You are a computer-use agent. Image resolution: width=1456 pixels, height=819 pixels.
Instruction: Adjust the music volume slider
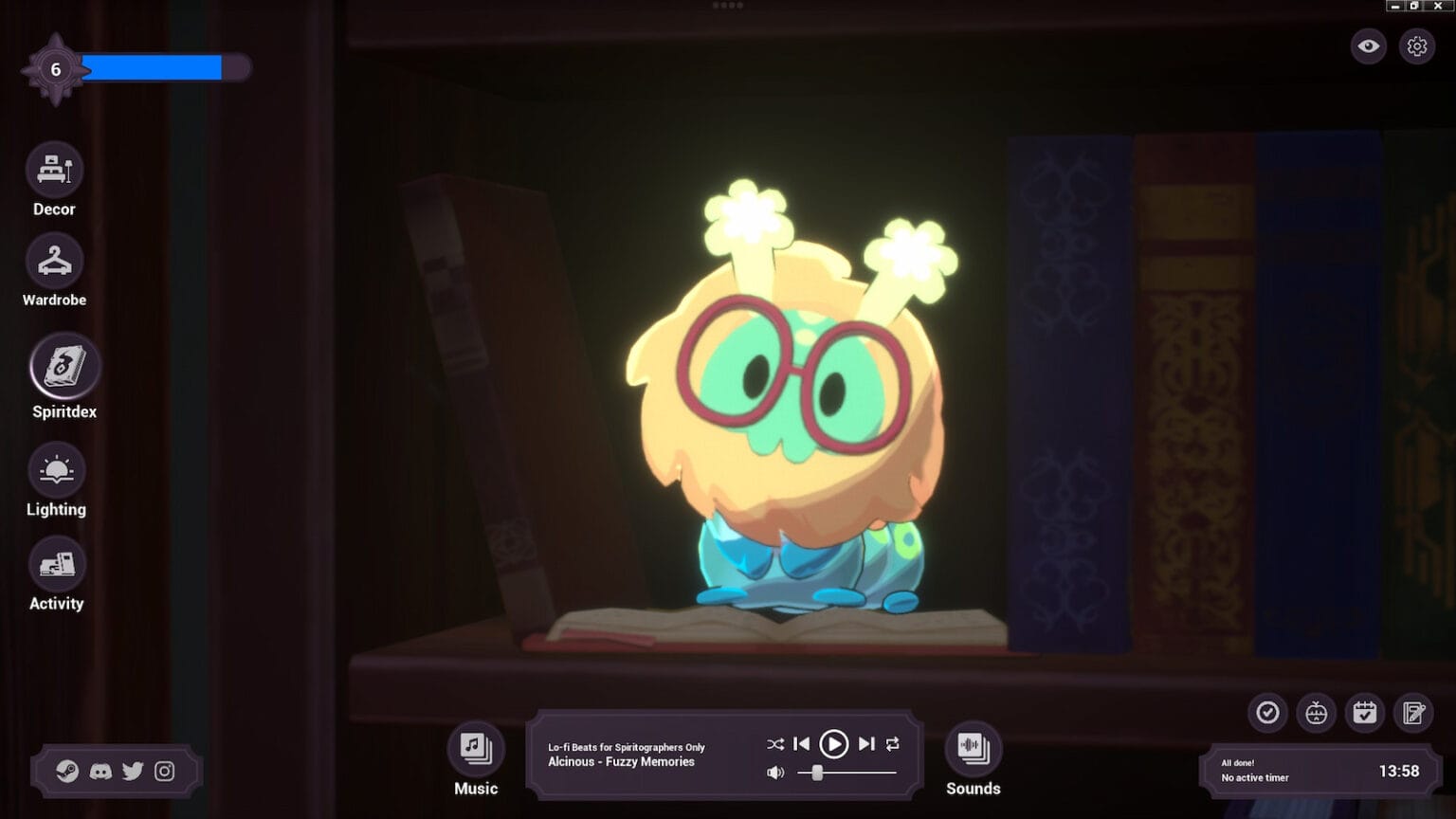pyautogui.click(x=815, y=772)
